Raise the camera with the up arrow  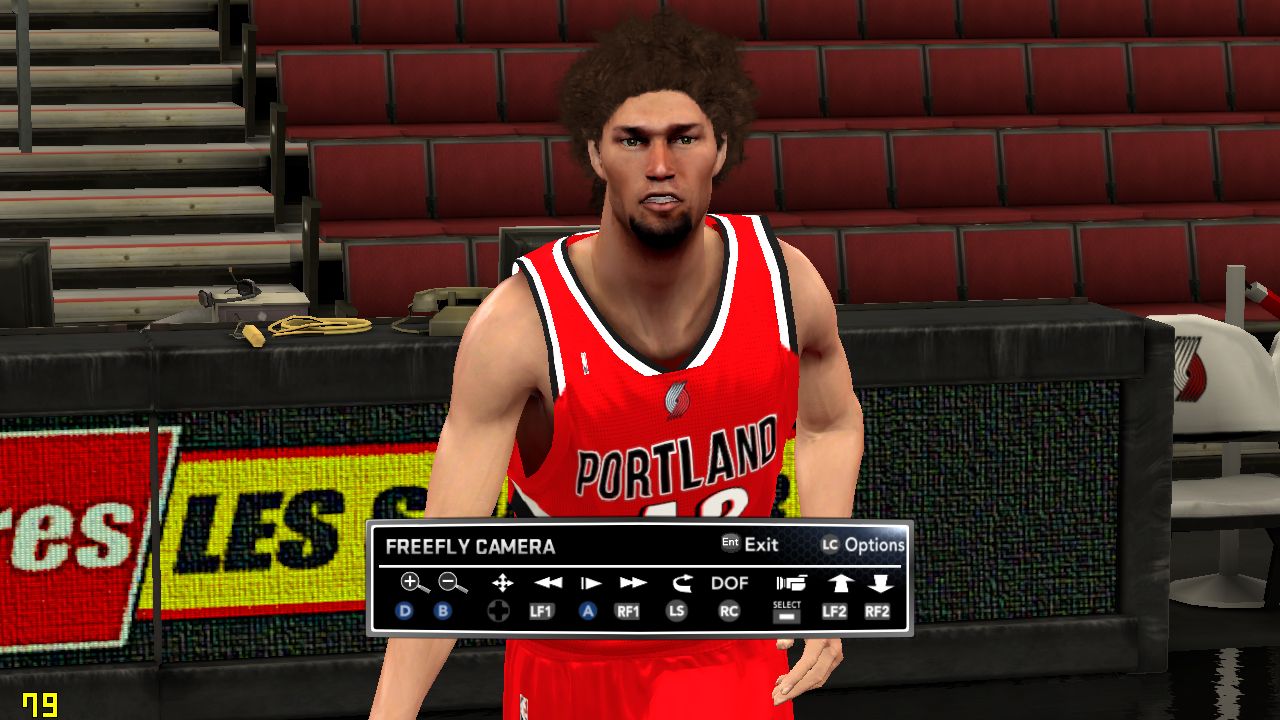pos(838,583)
